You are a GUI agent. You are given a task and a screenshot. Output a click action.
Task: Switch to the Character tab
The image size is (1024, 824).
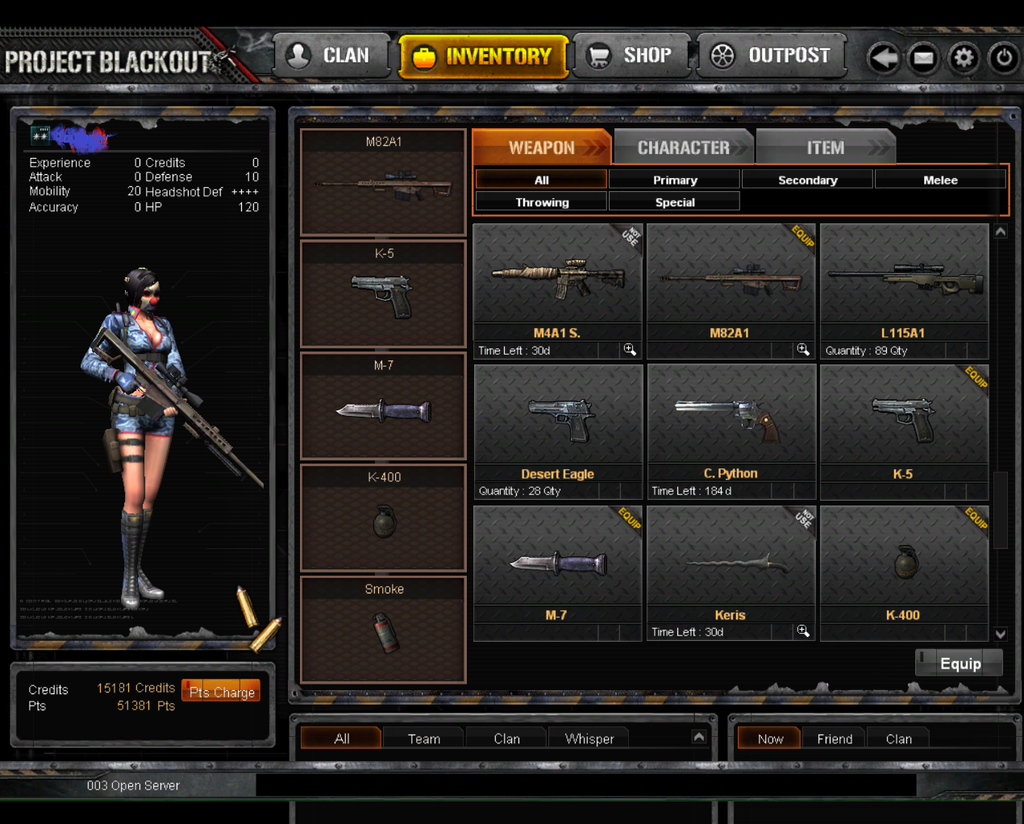pos(684,148)
